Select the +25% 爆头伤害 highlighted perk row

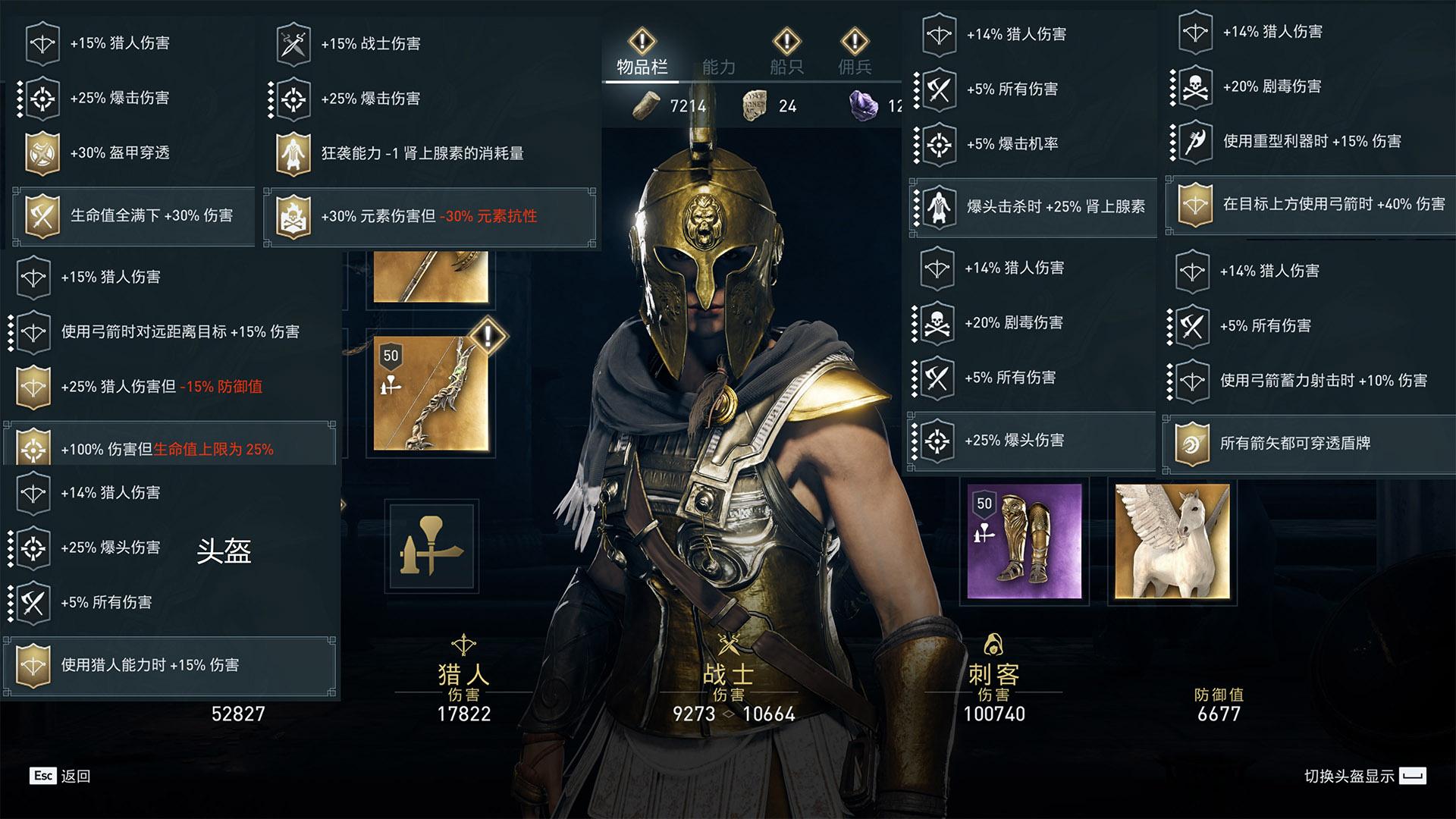coord(1031,441)
